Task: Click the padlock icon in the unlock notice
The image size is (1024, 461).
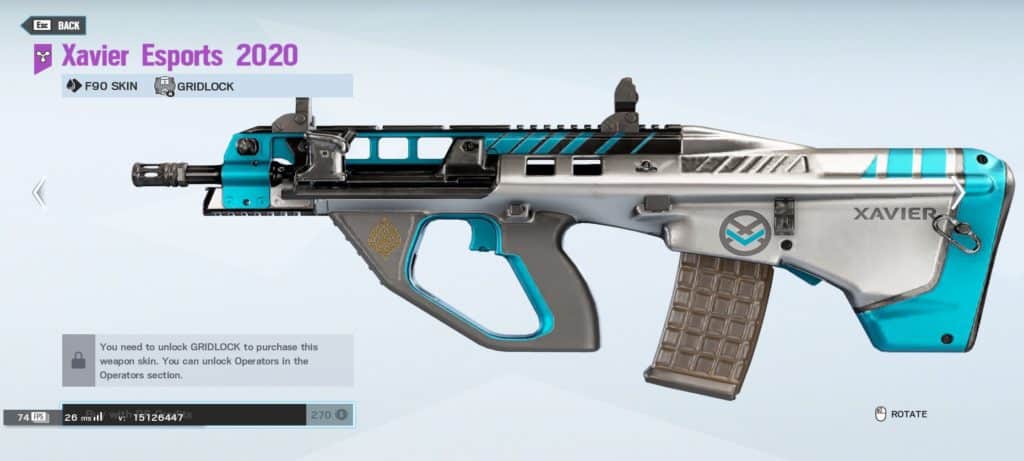Action: 78,360
